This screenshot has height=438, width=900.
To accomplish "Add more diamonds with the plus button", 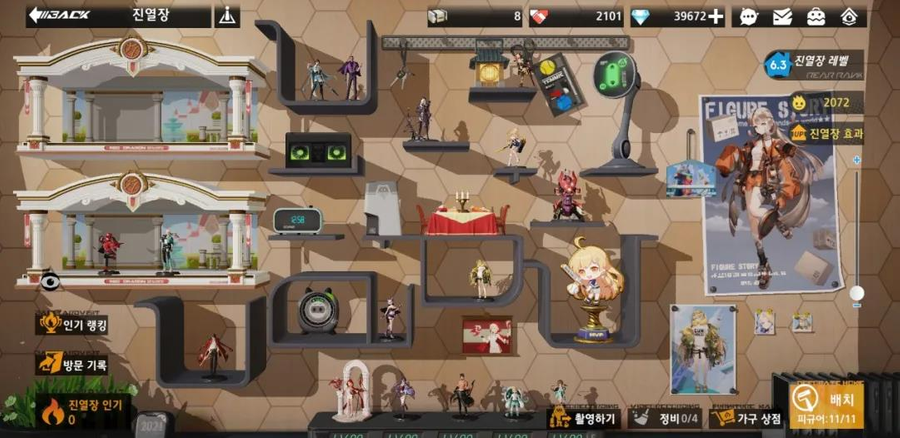I will (716, 16).
